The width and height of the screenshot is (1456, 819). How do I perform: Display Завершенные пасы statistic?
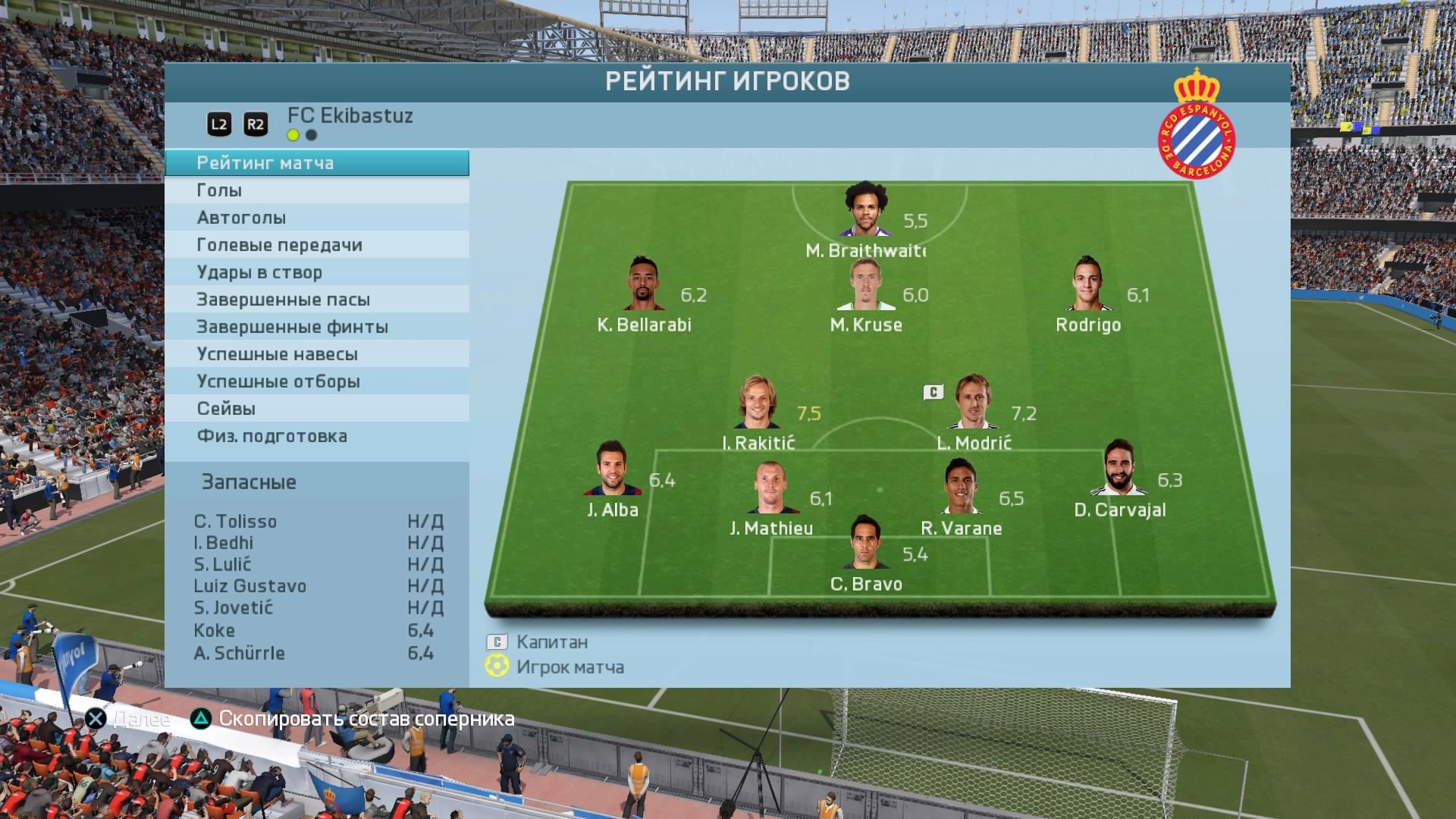[316, 300]
